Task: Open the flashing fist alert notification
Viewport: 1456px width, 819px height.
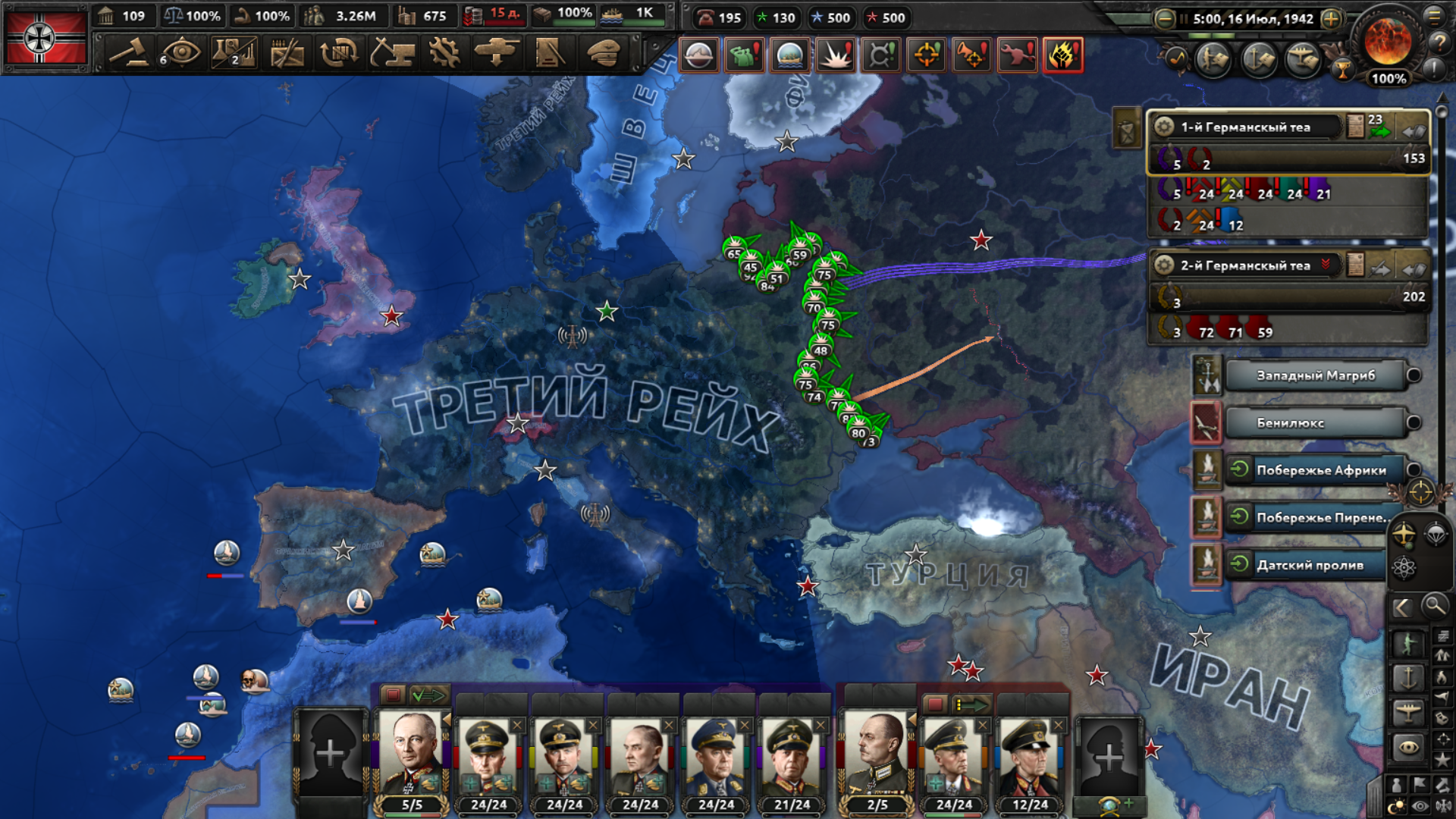Action: point(1063,55)
